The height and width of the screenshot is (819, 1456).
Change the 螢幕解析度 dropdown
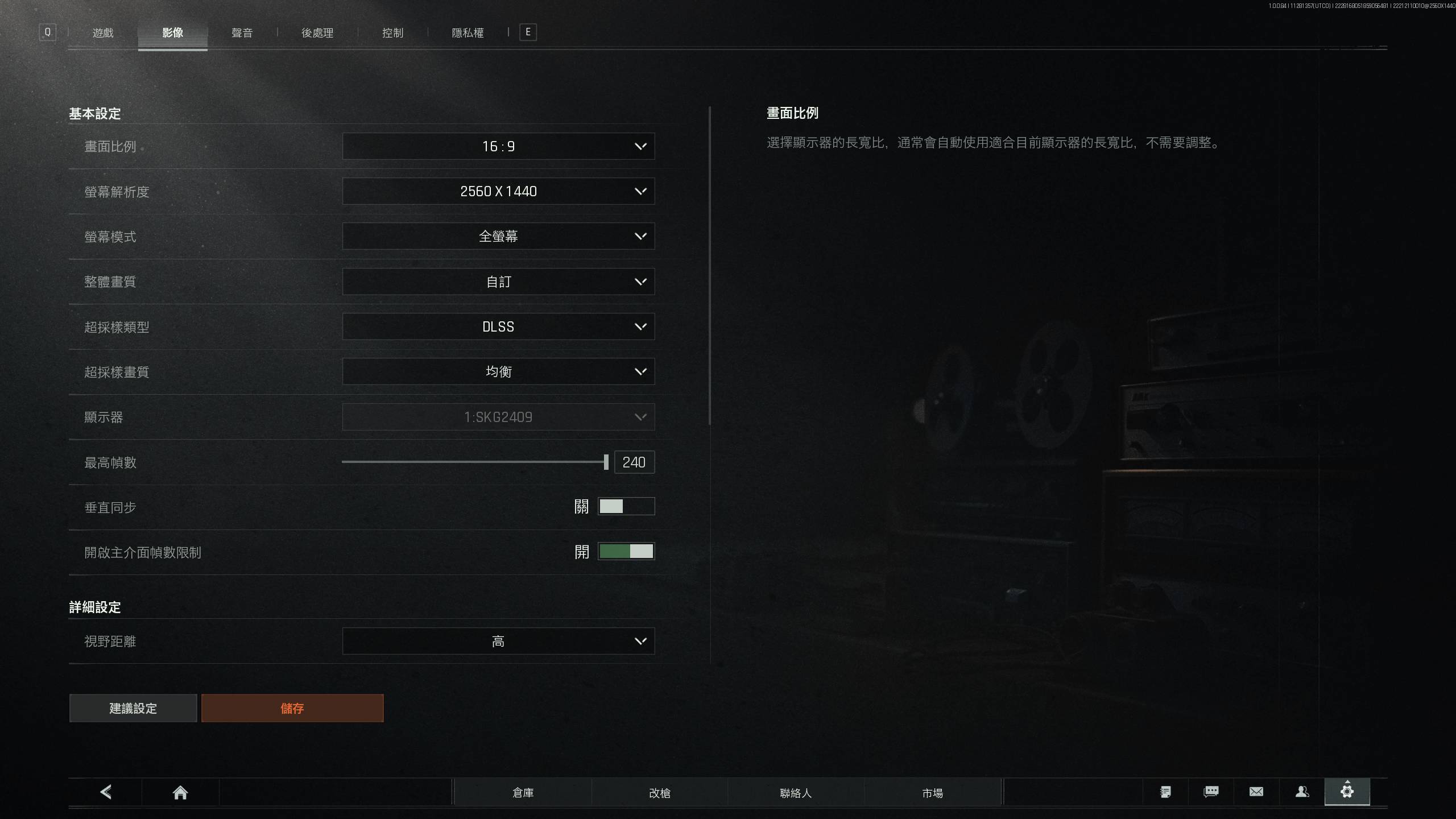(498, 191)
